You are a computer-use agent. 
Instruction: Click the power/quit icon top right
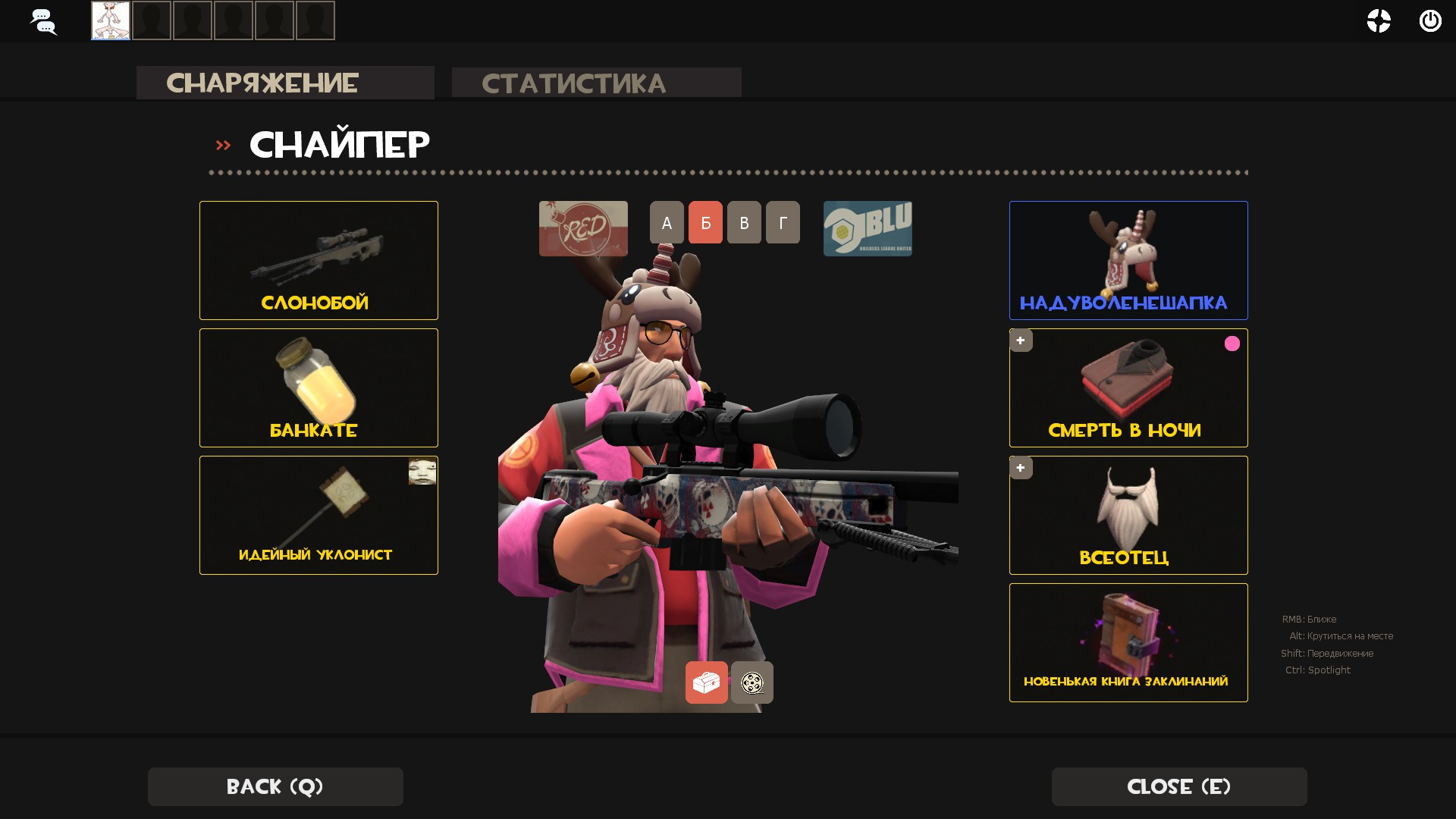pos(1430,21)
